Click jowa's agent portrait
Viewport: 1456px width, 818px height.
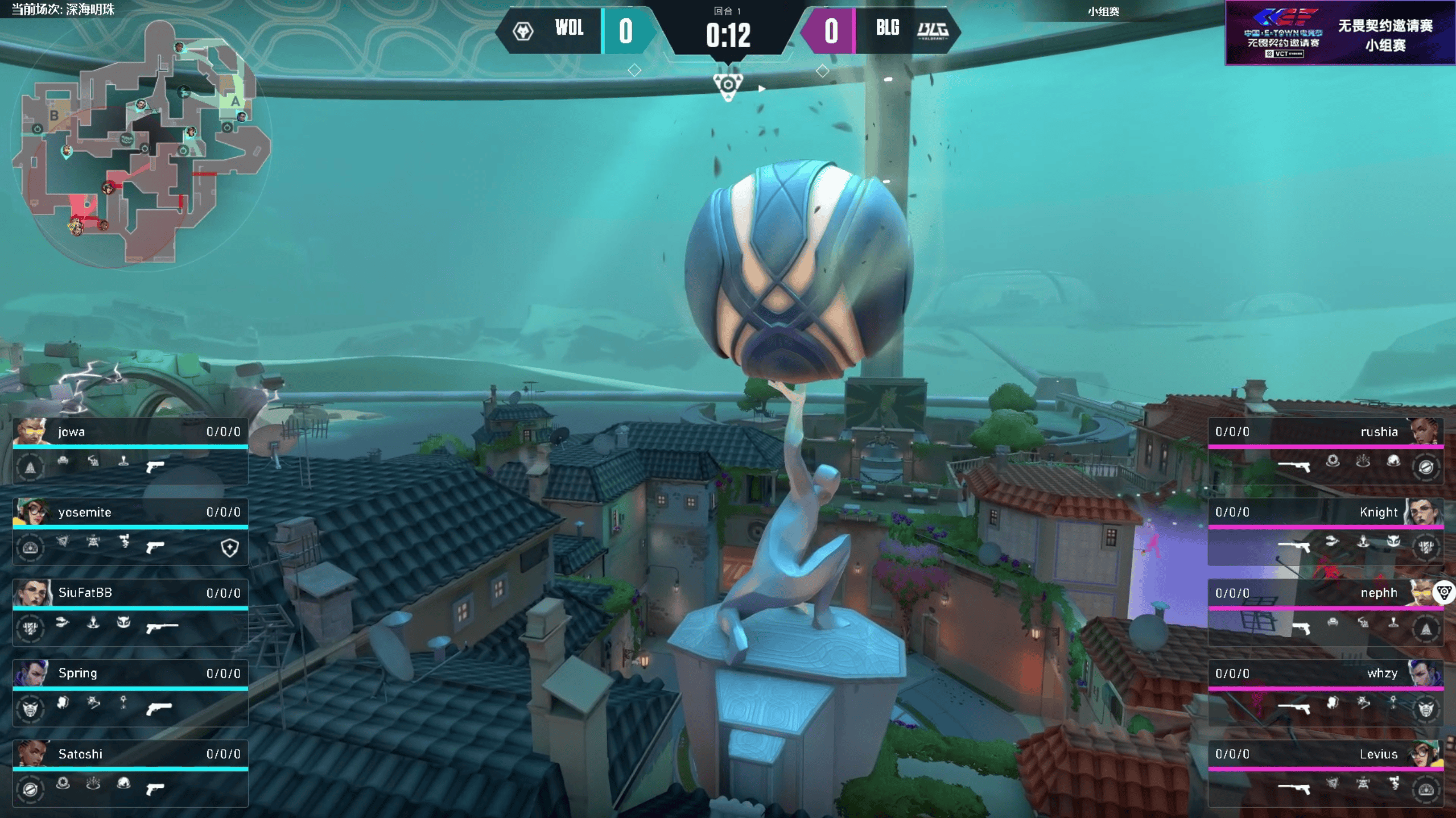click(30, 432)
